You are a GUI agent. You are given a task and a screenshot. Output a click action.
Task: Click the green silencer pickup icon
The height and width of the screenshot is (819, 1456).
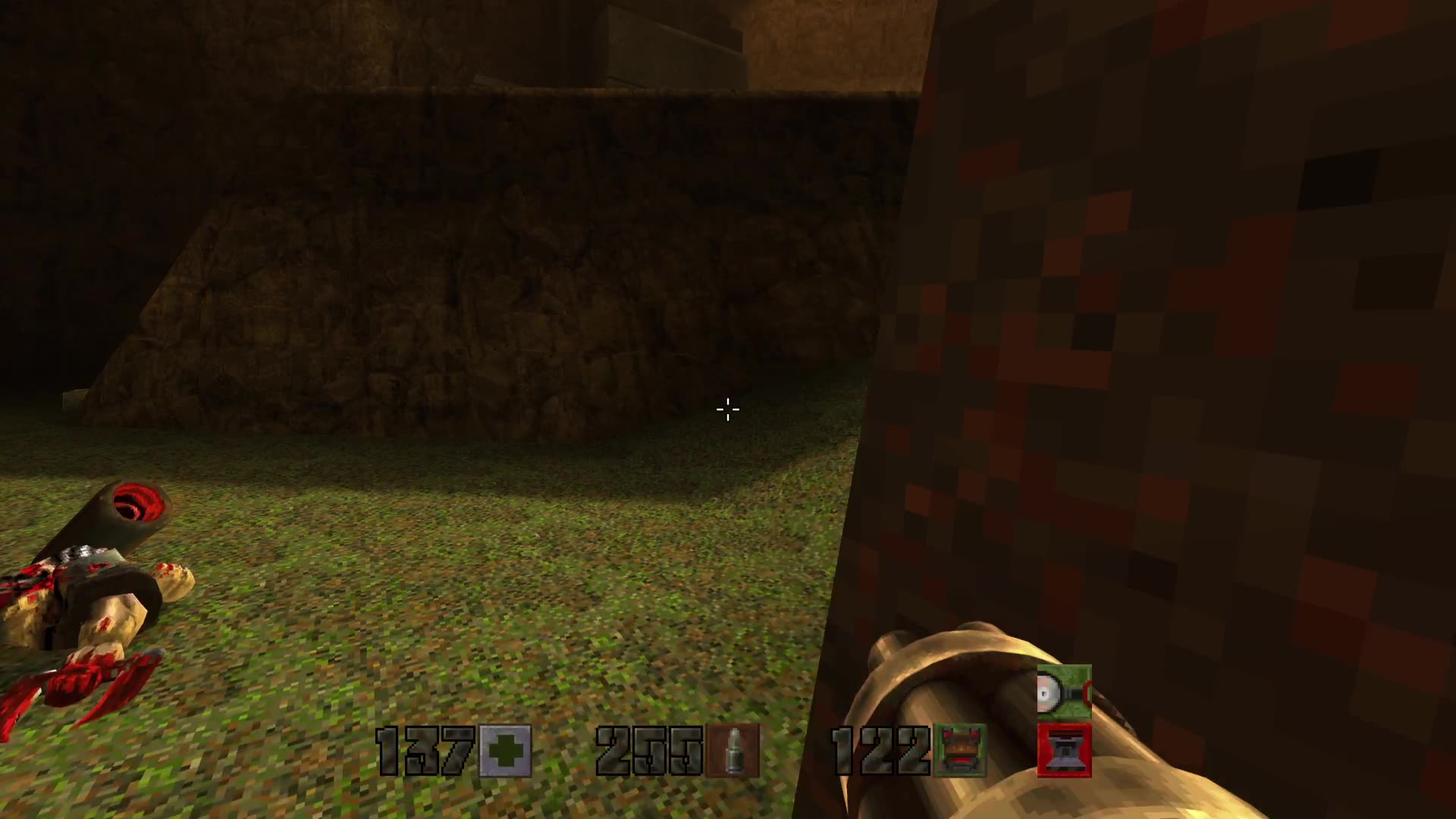tap(1065, 690)
